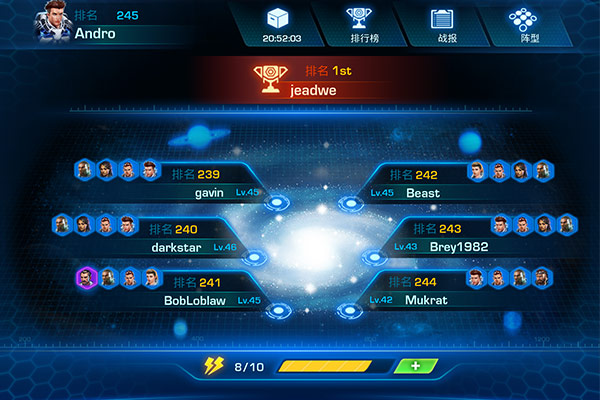The width and height of the screenshot is (600, 400).
Task: Open the 排行榜 leaderboard
Action: 356,24
